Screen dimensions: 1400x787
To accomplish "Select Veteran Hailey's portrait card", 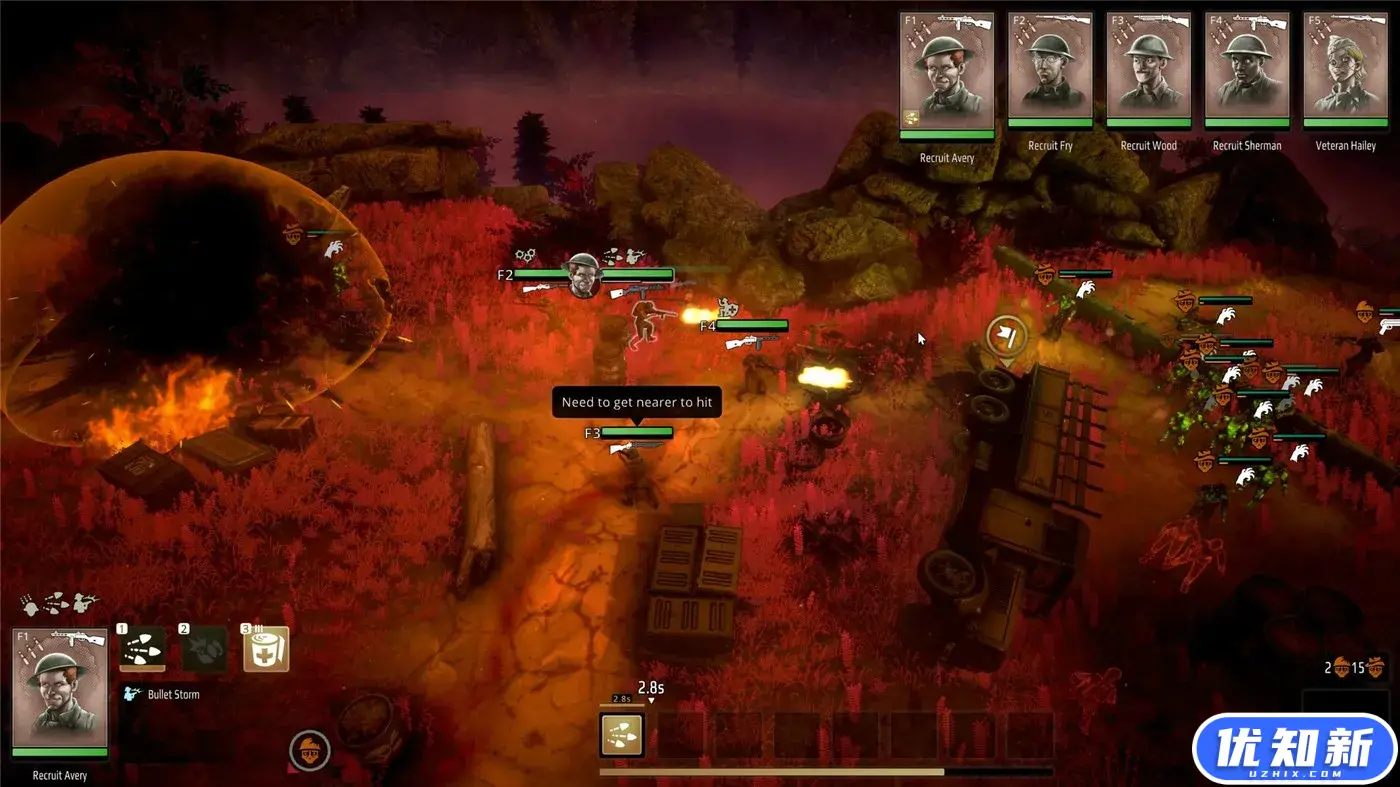I will [1345, 69].
